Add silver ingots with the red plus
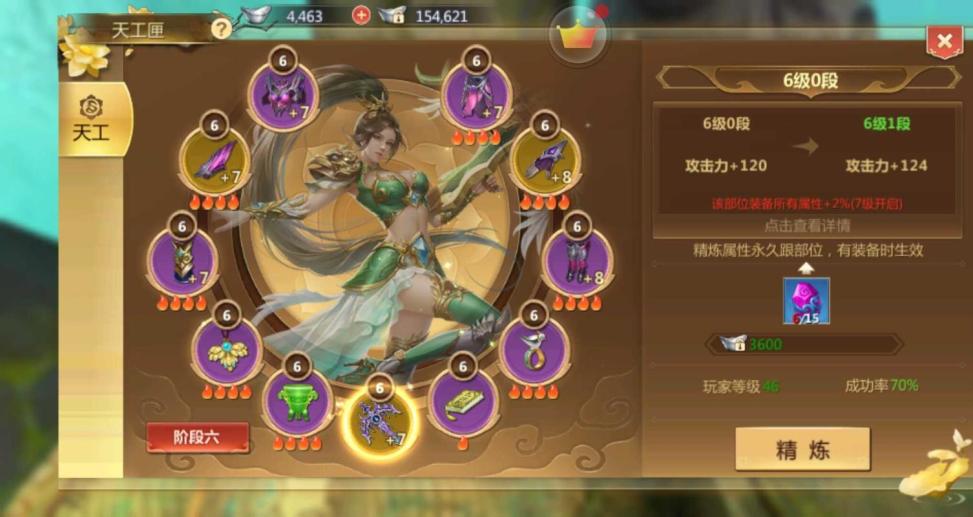 point(361,15)
